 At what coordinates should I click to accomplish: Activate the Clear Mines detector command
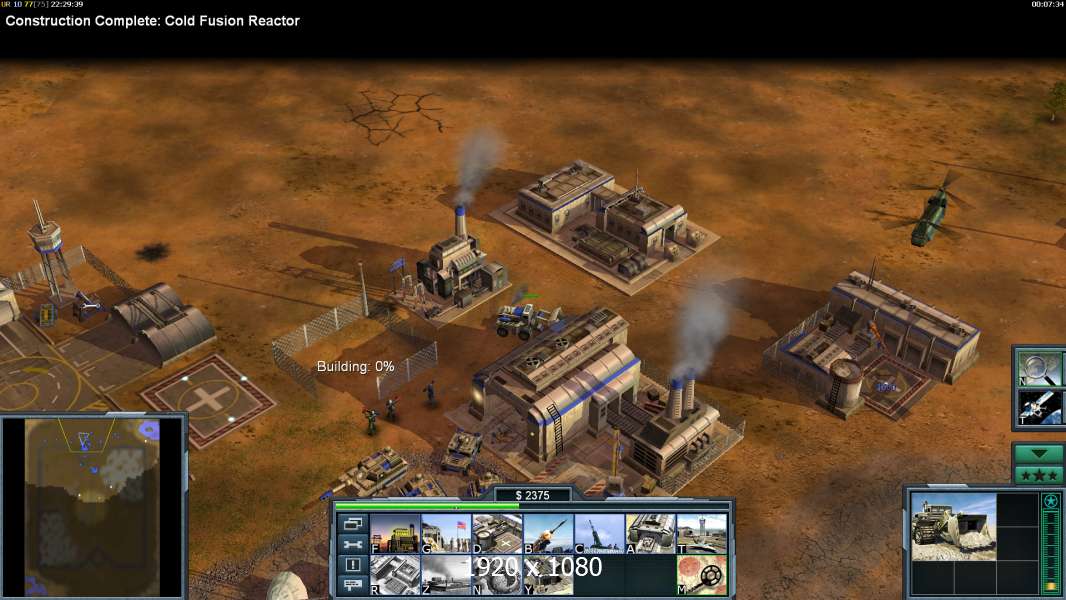[x=701, y=575]
